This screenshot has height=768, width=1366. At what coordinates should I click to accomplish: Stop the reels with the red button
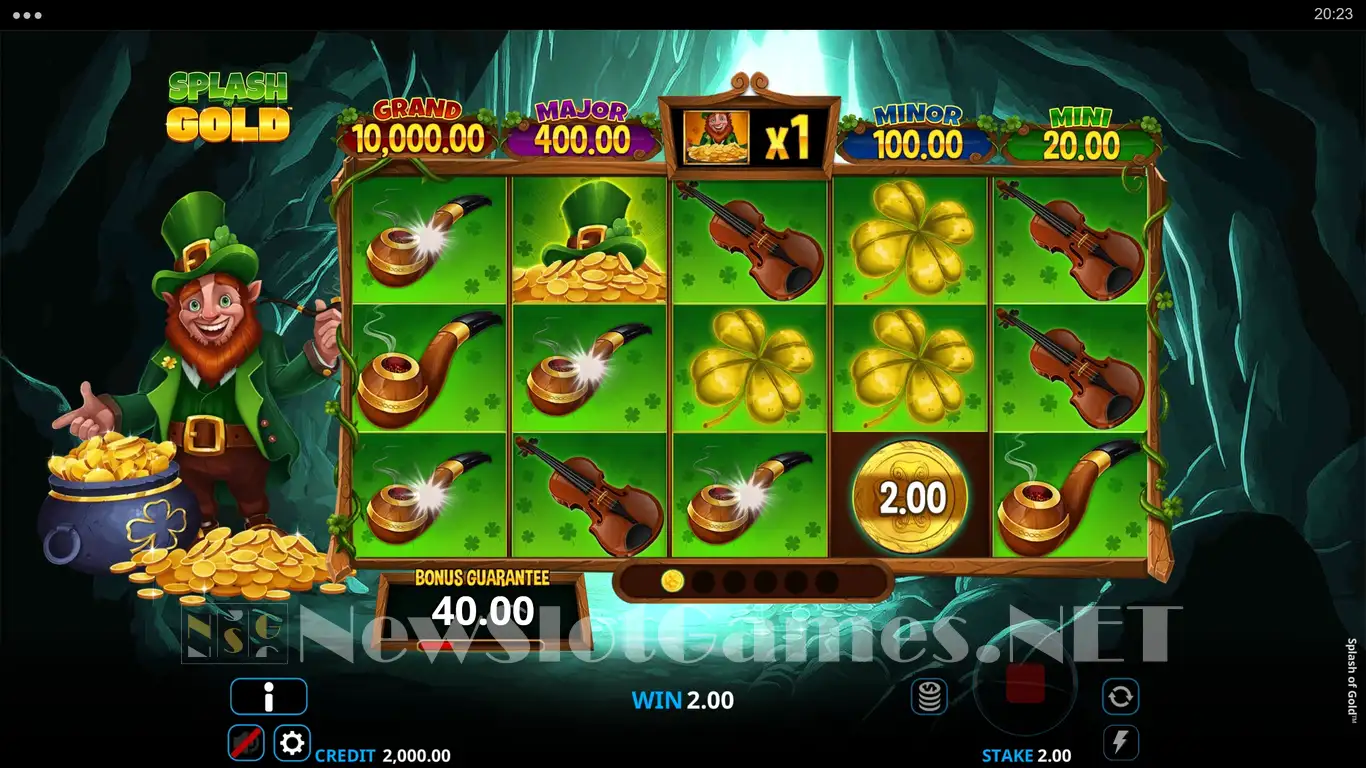pyautogui.click(x=1025, y=684)
